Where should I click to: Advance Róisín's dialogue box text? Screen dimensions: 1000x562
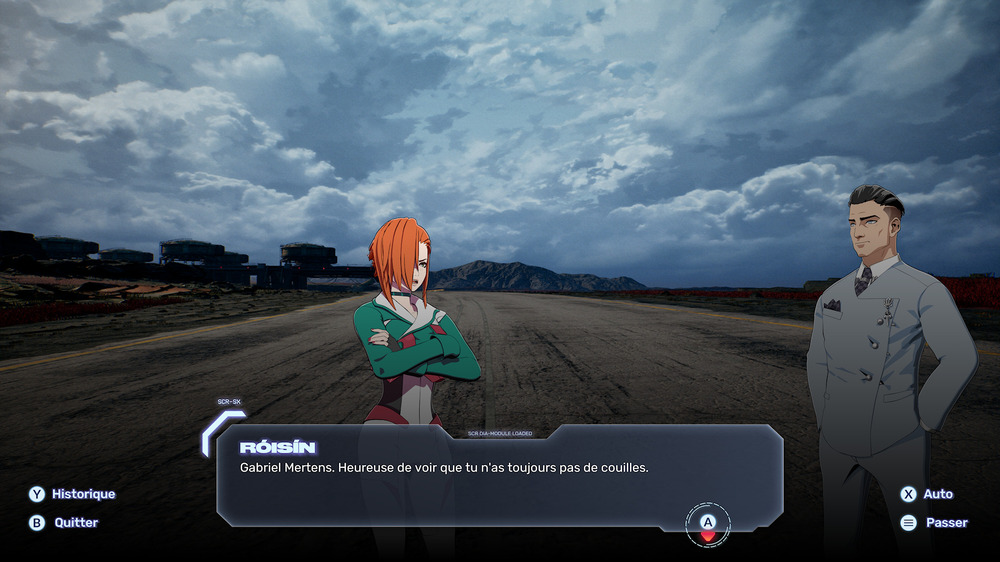[708, 523]
